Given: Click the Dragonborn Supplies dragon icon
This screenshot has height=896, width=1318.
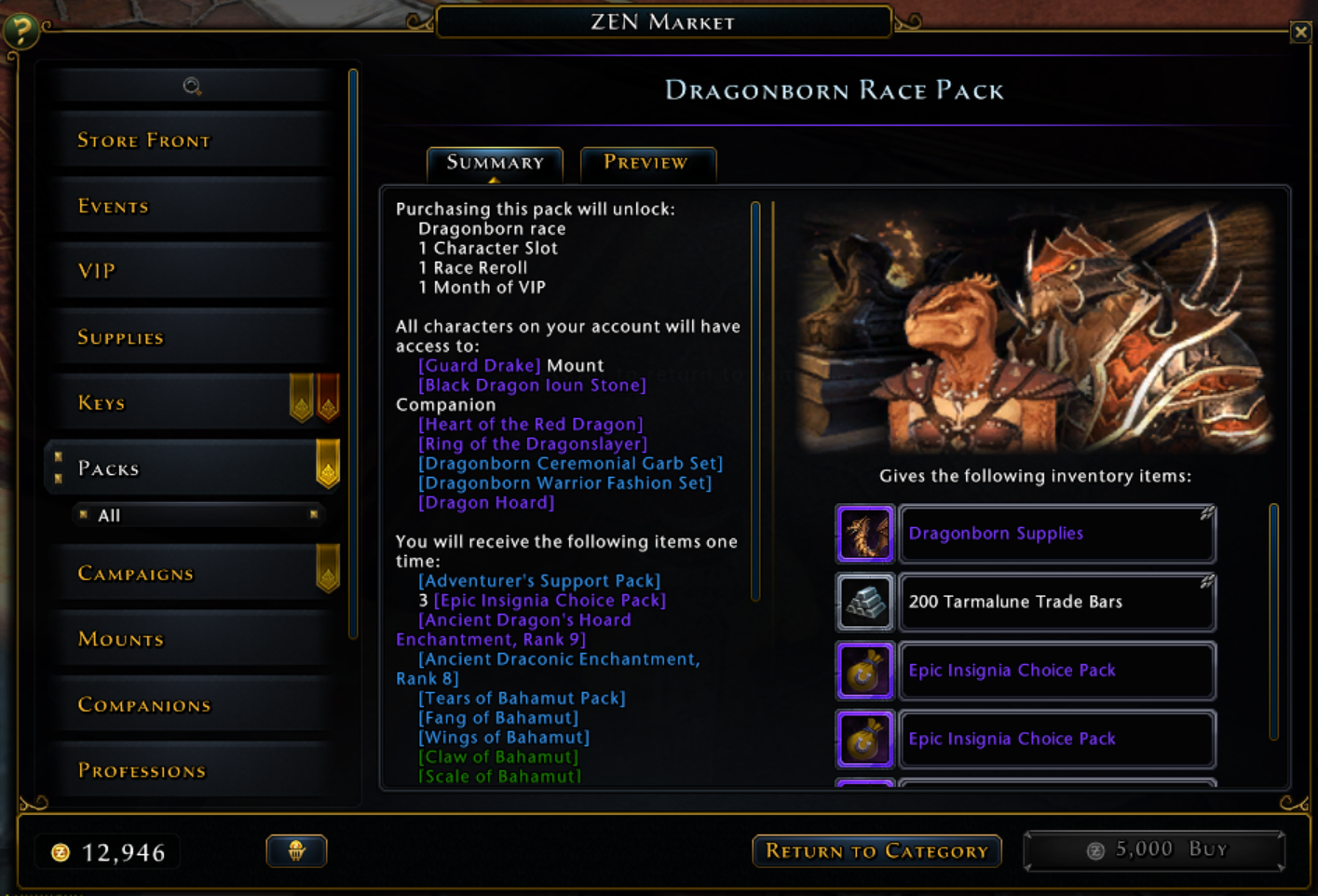Looking at the screenshot, I should 864,534.
